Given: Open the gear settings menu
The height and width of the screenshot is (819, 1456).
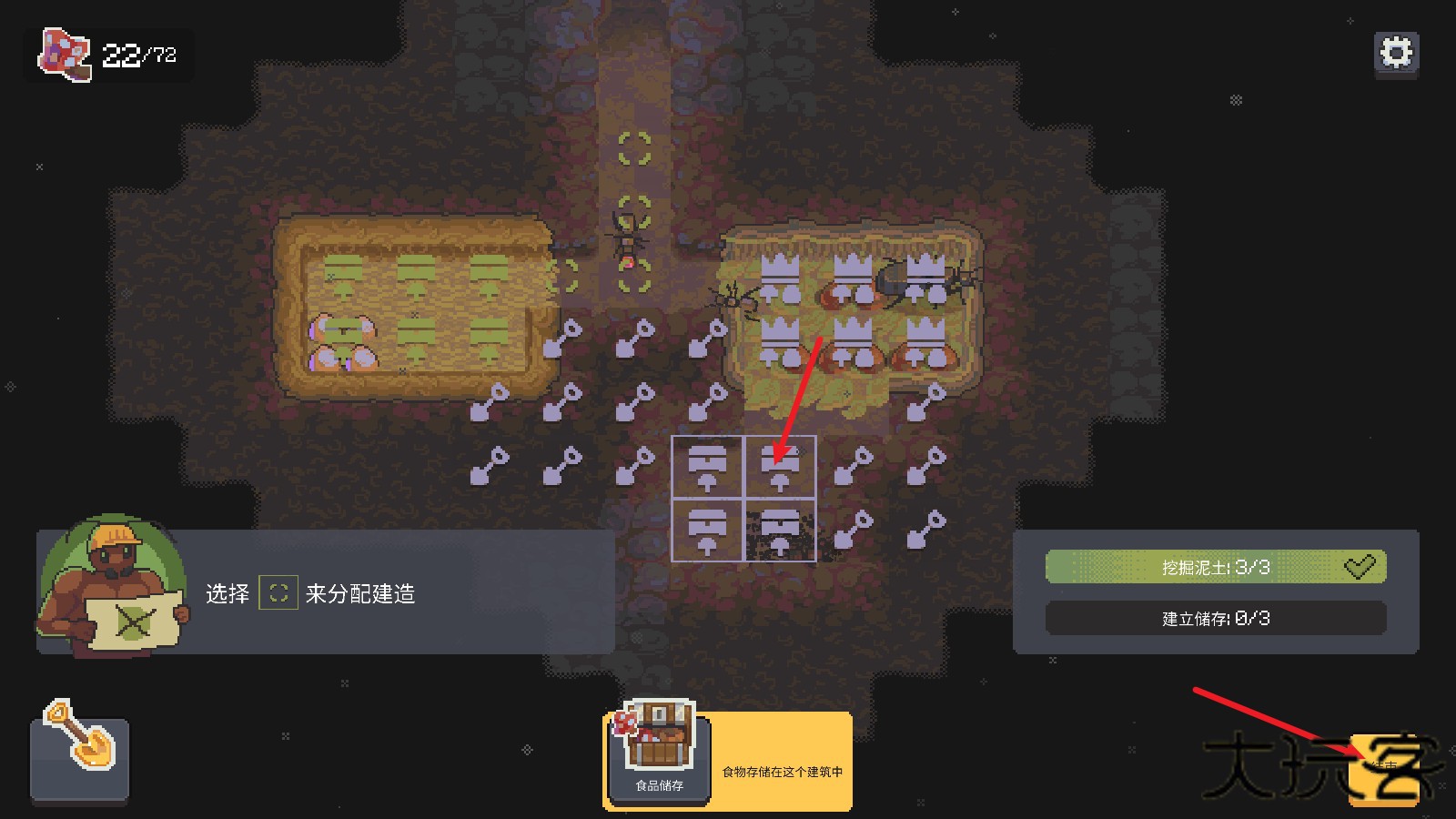Looking at the screenshot, I should [1396, 53].
